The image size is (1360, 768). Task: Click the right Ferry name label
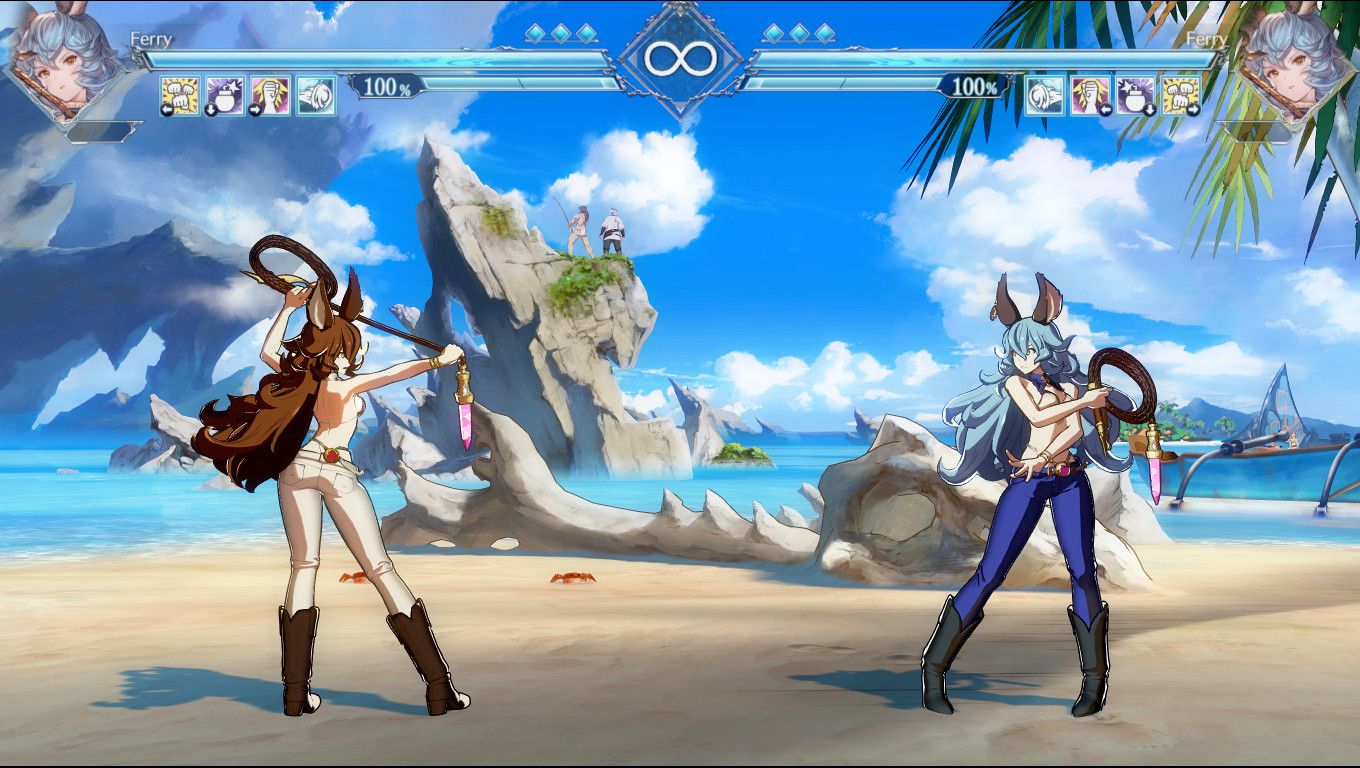[1207, 37]
